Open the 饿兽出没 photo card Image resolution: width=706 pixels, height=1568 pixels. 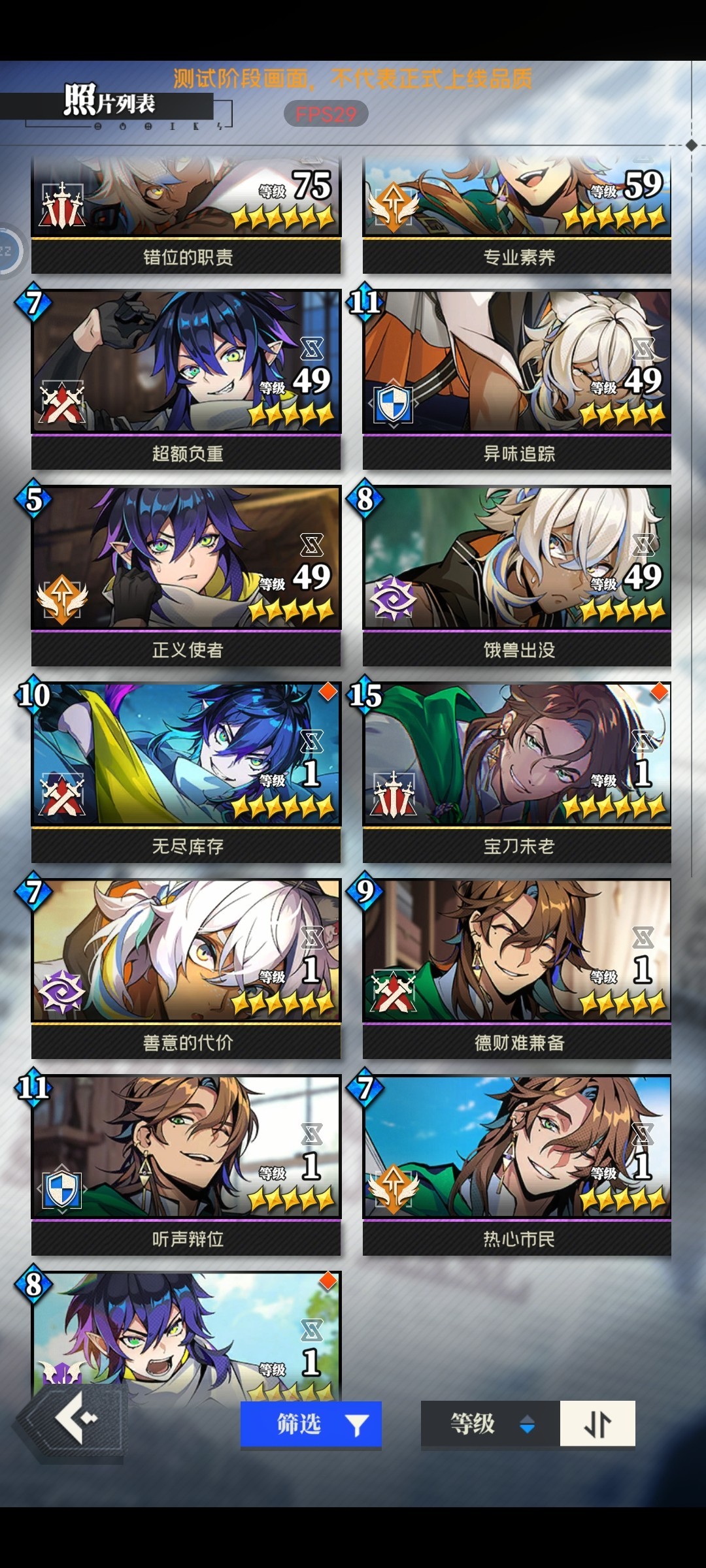pos(517,575)
